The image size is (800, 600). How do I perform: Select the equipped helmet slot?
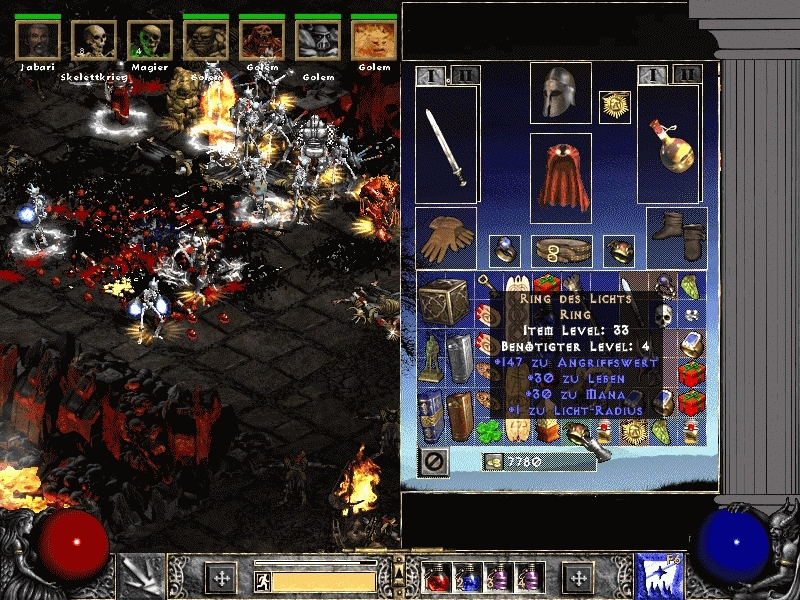[x=561, y=93]
